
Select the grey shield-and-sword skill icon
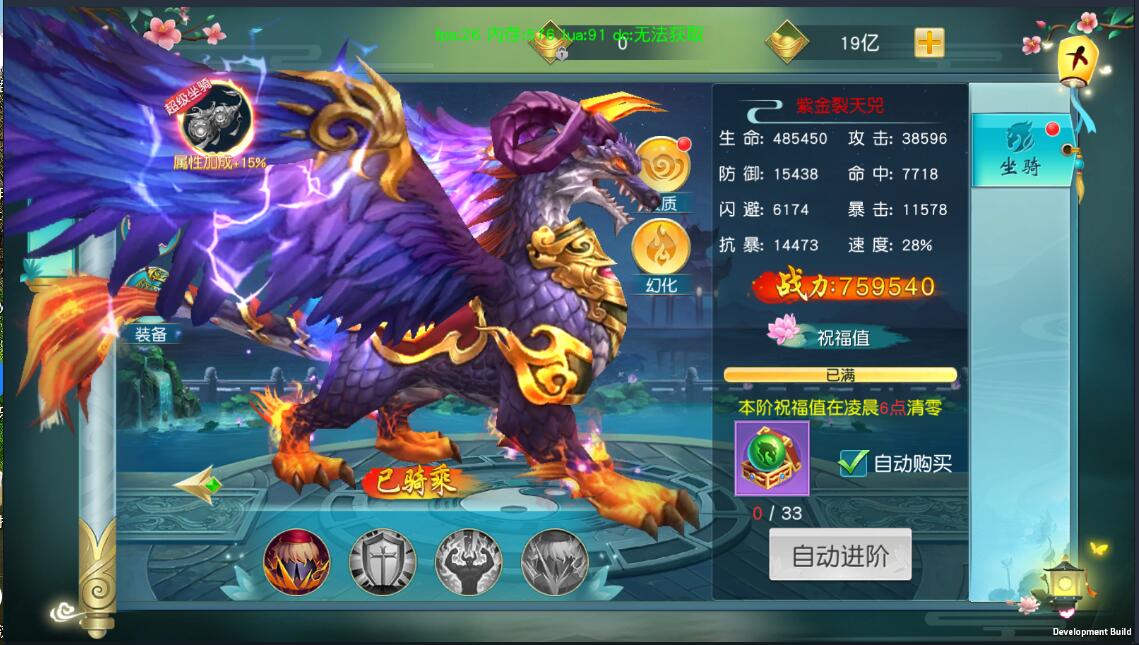click(382, 562)
